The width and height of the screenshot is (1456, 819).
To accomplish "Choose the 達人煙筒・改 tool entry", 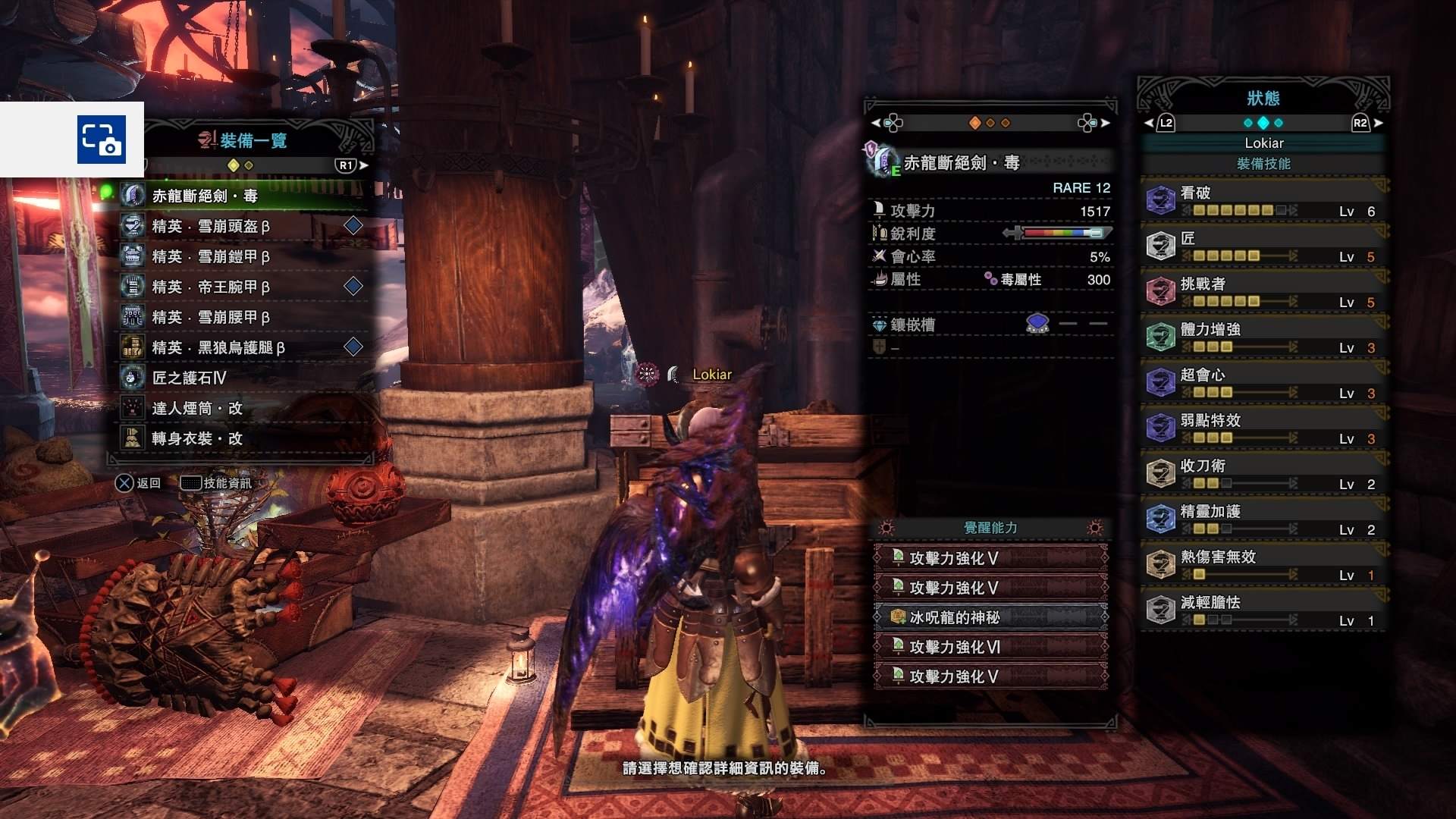I will [243, 408].
